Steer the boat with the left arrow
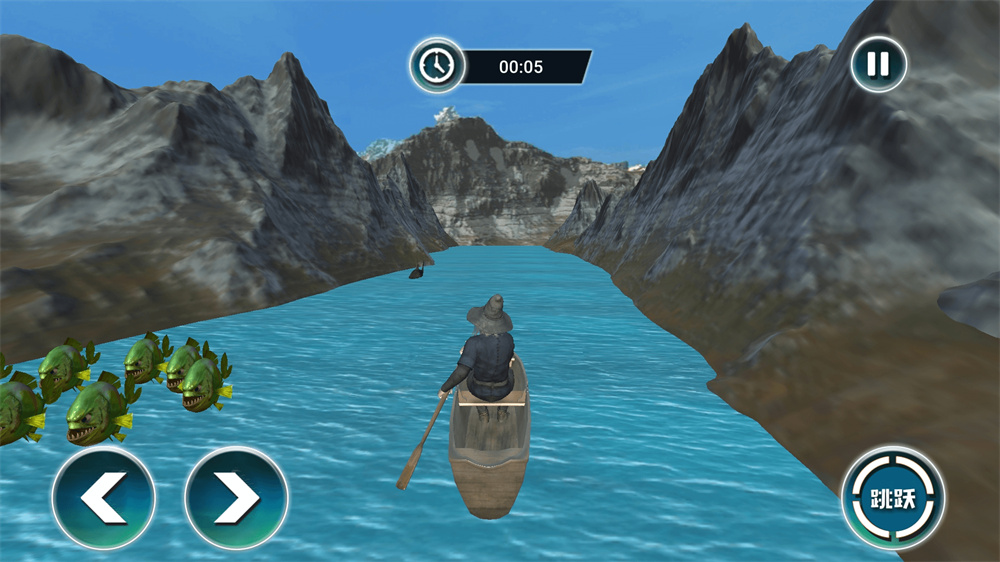Screen dimensions: 1000x562 104,498
